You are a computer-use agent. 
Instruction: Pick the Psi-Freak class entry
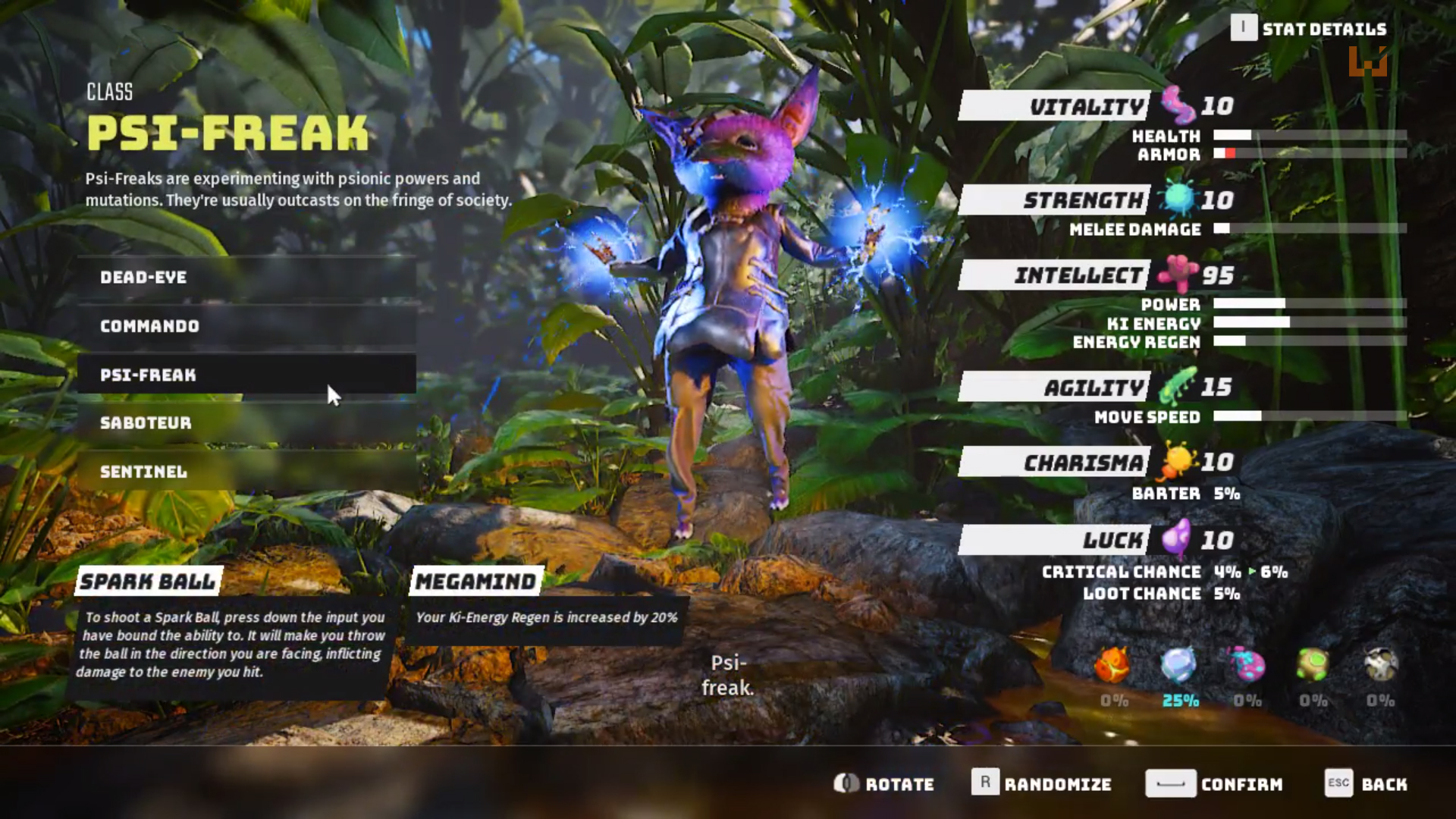point(246,375)
